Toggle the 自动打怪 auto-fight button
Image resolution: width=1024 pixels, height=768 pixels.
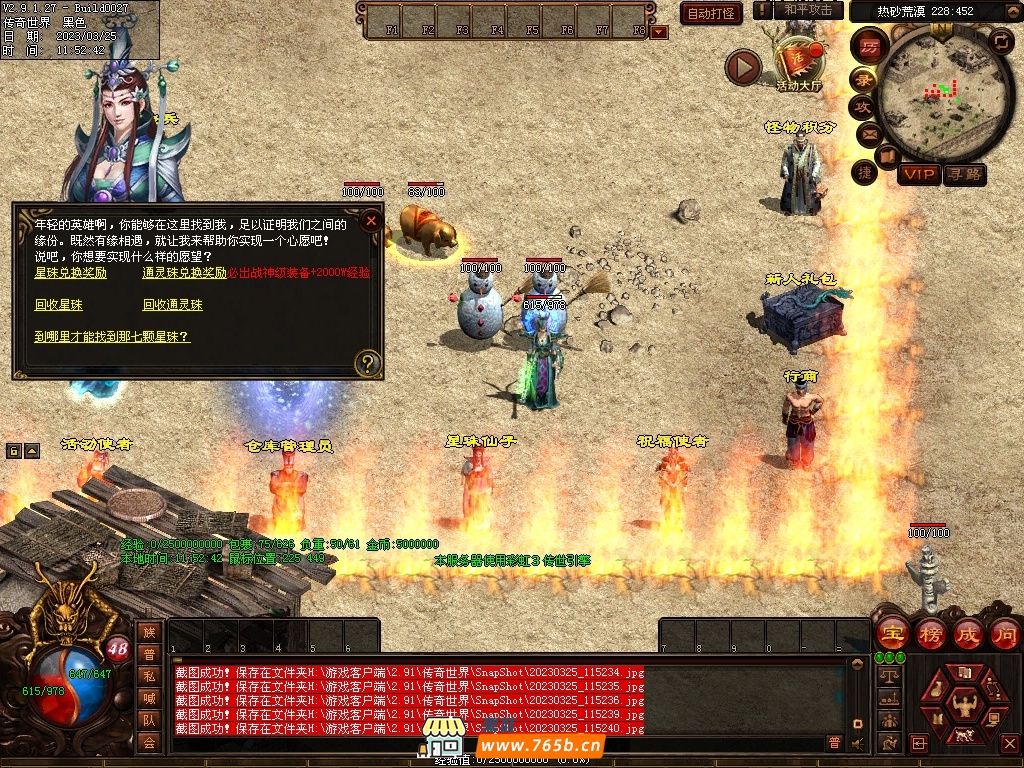click(711, 13)
